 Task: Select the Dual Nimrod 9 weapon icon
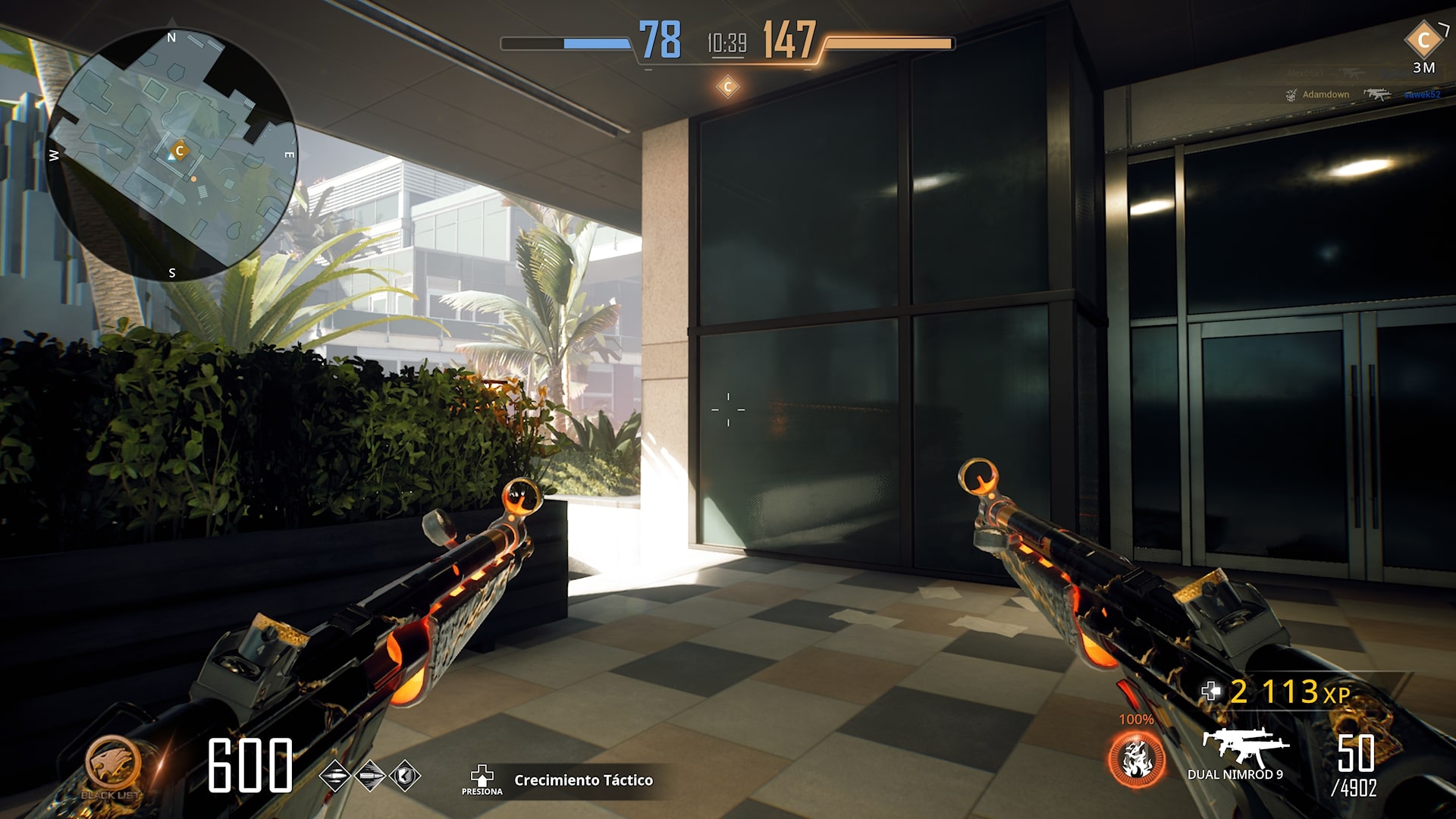point(1244,746)
